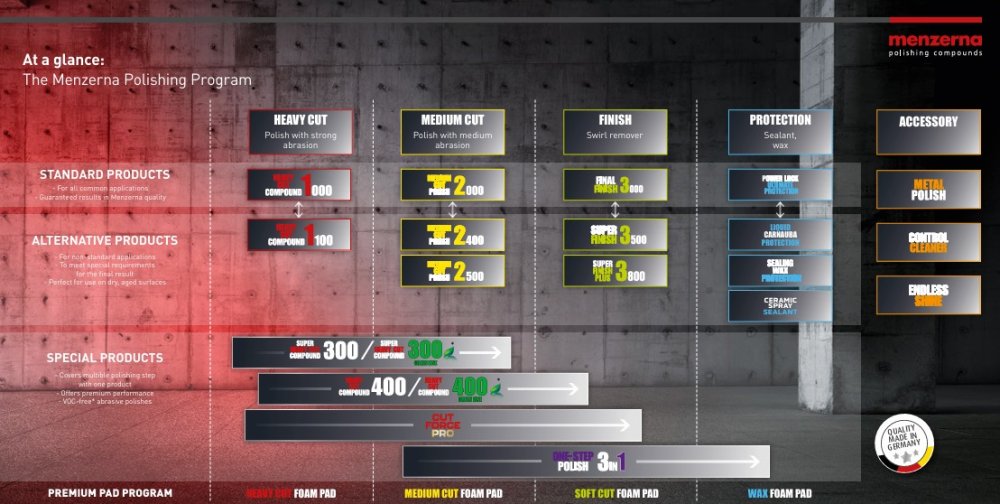Image resolution: width=1000 pixels, height=504 pixels.
Task: Open the Protection sealant and wax category
Action: pos(780,131)
